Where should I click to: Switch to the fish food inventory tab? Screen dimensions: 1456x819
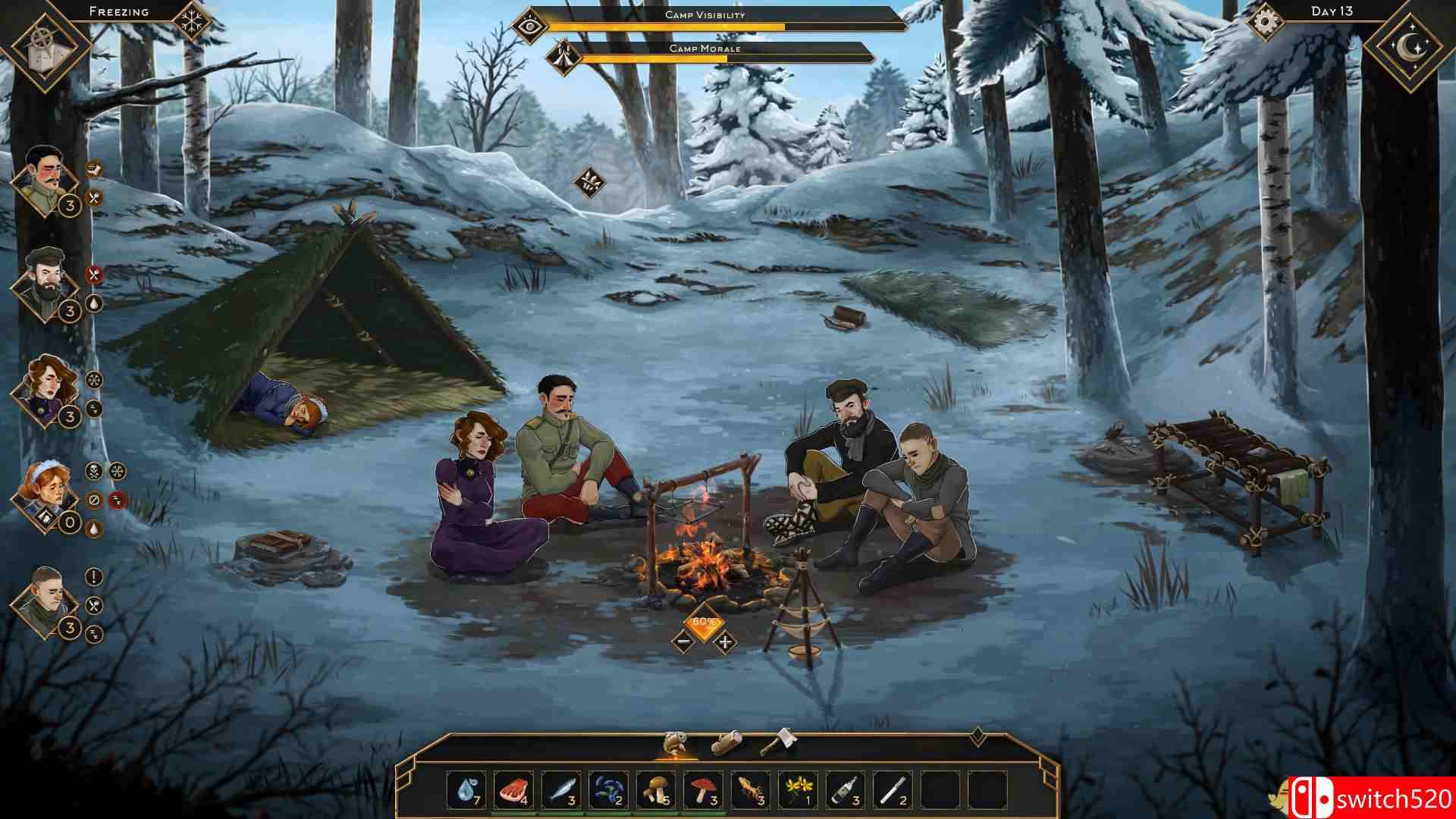675,743
